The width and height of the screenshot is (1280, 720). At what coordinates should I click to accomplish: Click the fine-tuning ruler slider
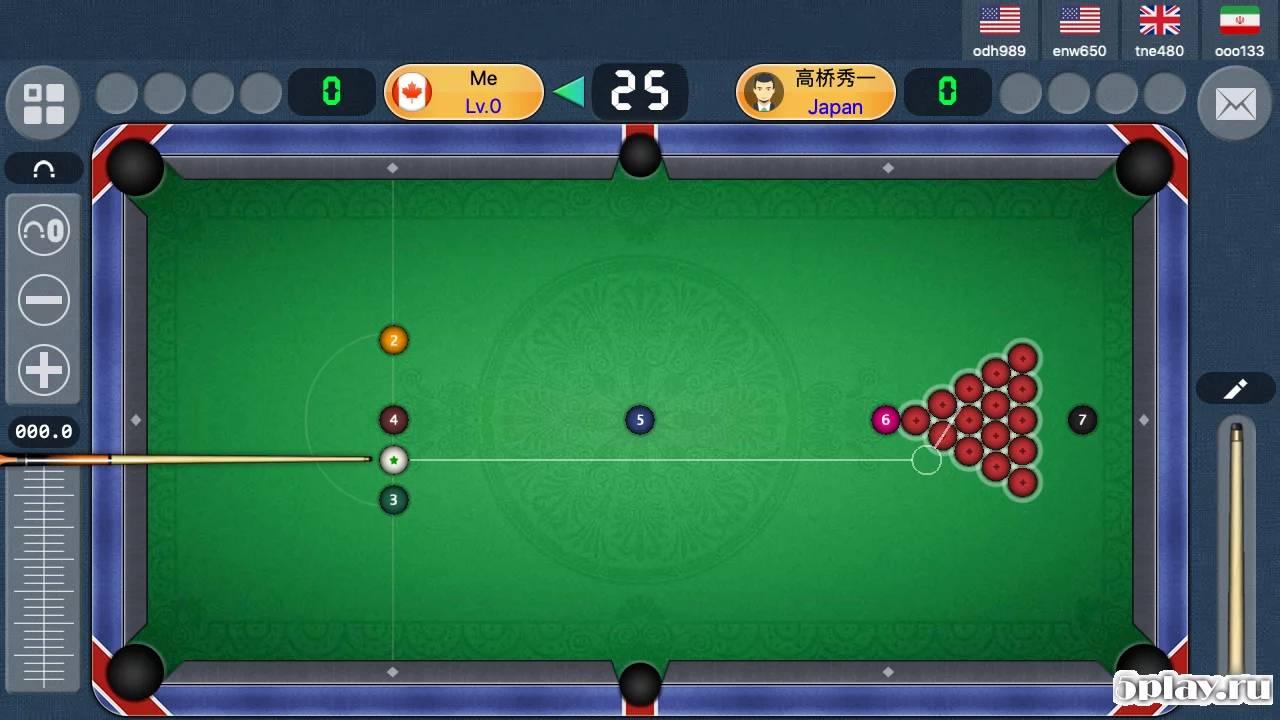[44, 575]
